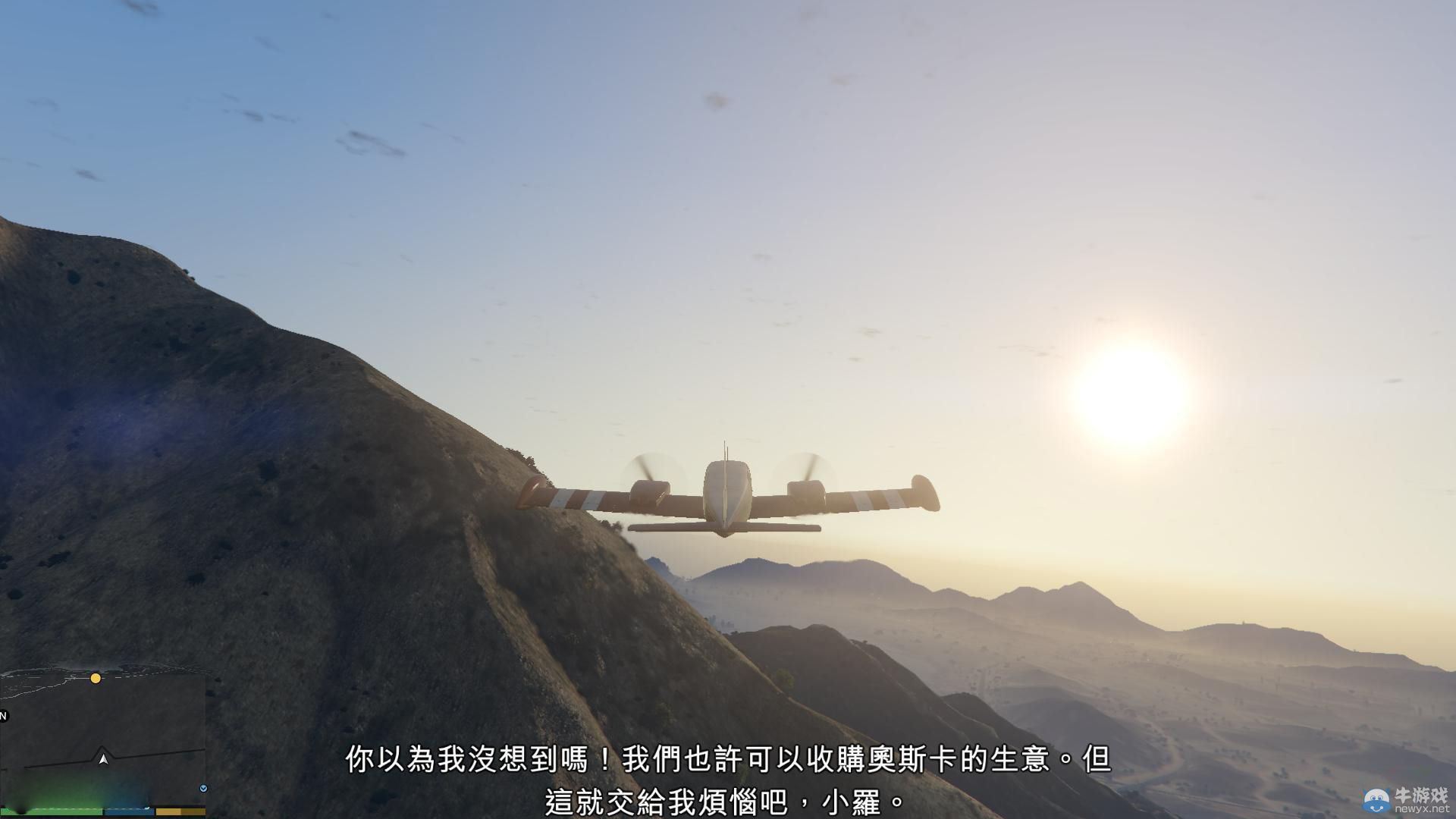Click the white player arrow on the minimap
Image resolution: width=1456 pixels, height=819 pixels.
(x=103, y=759)
